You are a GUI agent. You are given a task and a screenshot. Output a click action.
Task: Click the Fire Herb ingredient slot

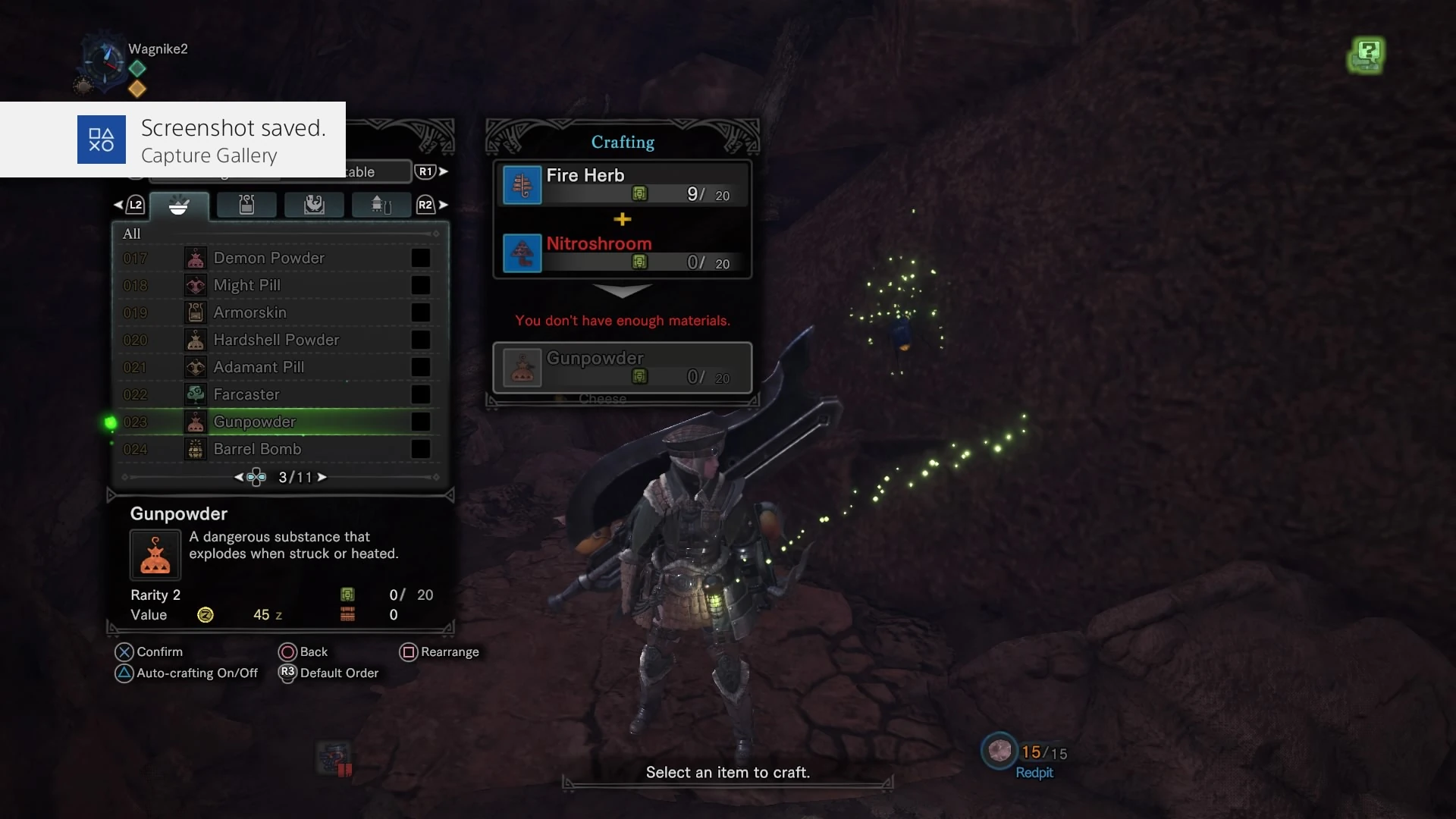tap(622, 184)
